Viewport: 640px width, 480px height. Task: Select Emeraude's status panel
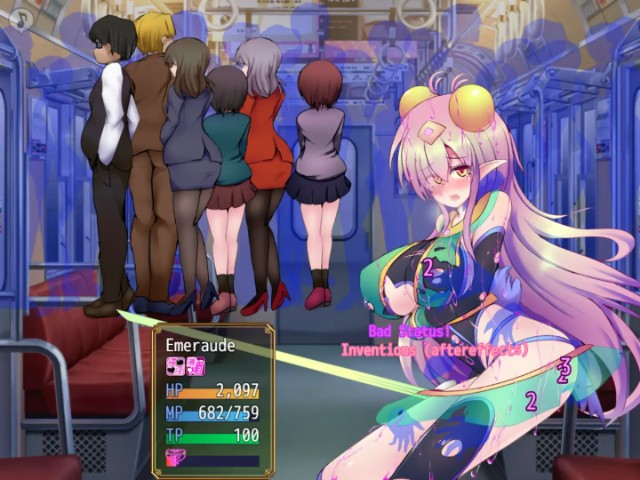point(213,400)
